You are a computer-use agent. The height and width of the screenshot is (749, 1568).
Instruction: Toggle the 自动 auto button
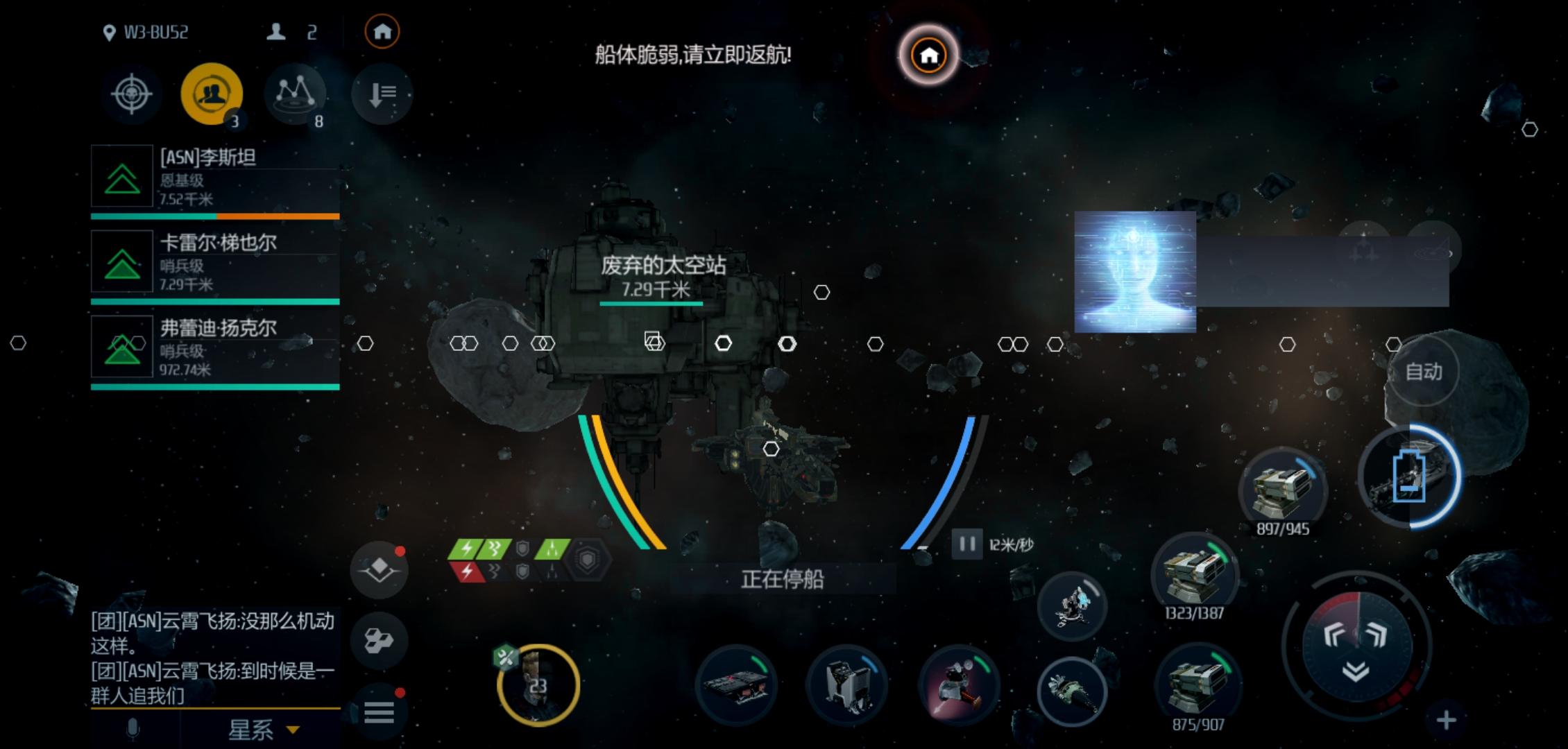1424,372
